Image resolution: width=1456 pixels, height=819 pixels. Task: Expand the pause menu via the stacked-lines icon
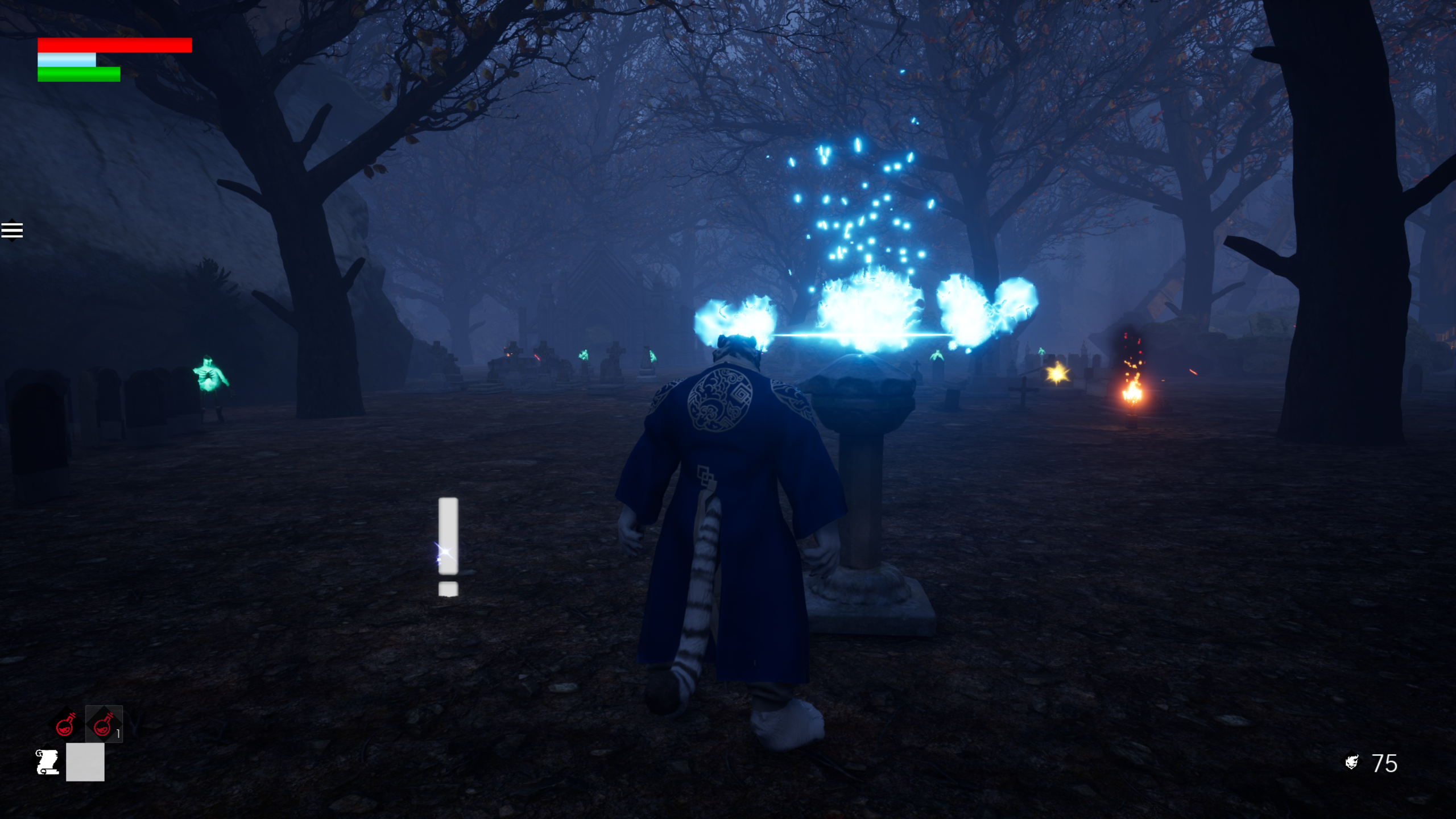(x=13, y=230)
